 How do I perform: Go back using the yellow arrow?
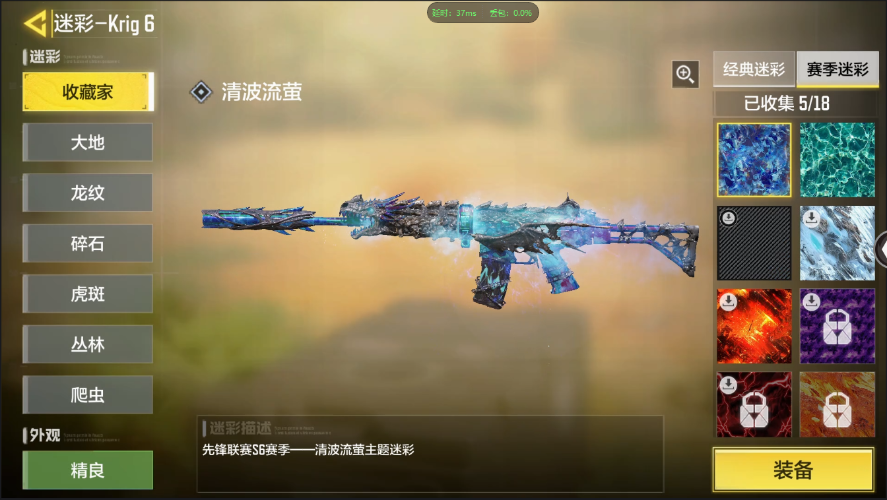tap(35, 23)
